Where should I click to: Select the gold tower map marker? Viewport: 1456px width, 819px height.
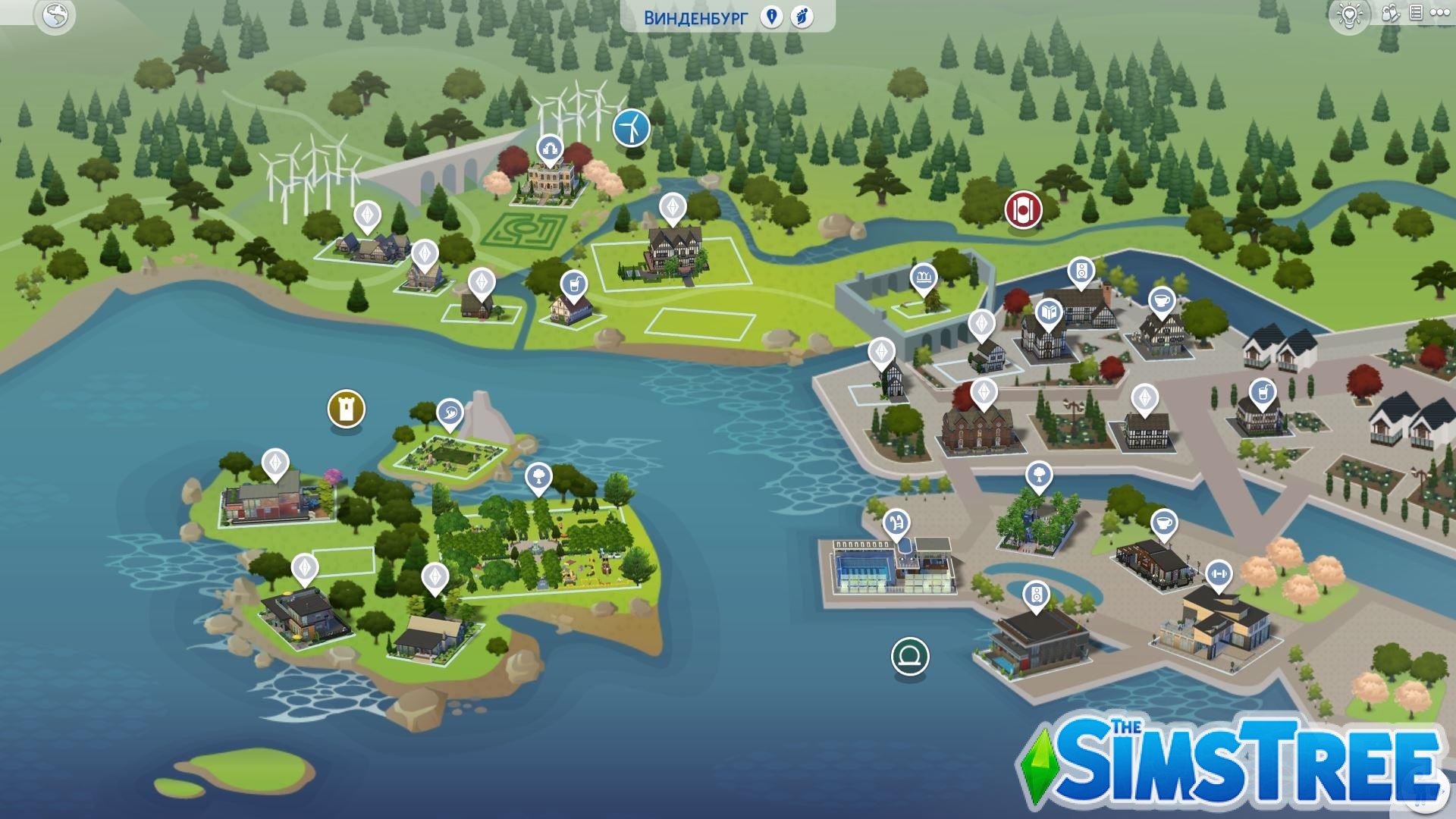(347, 409)
